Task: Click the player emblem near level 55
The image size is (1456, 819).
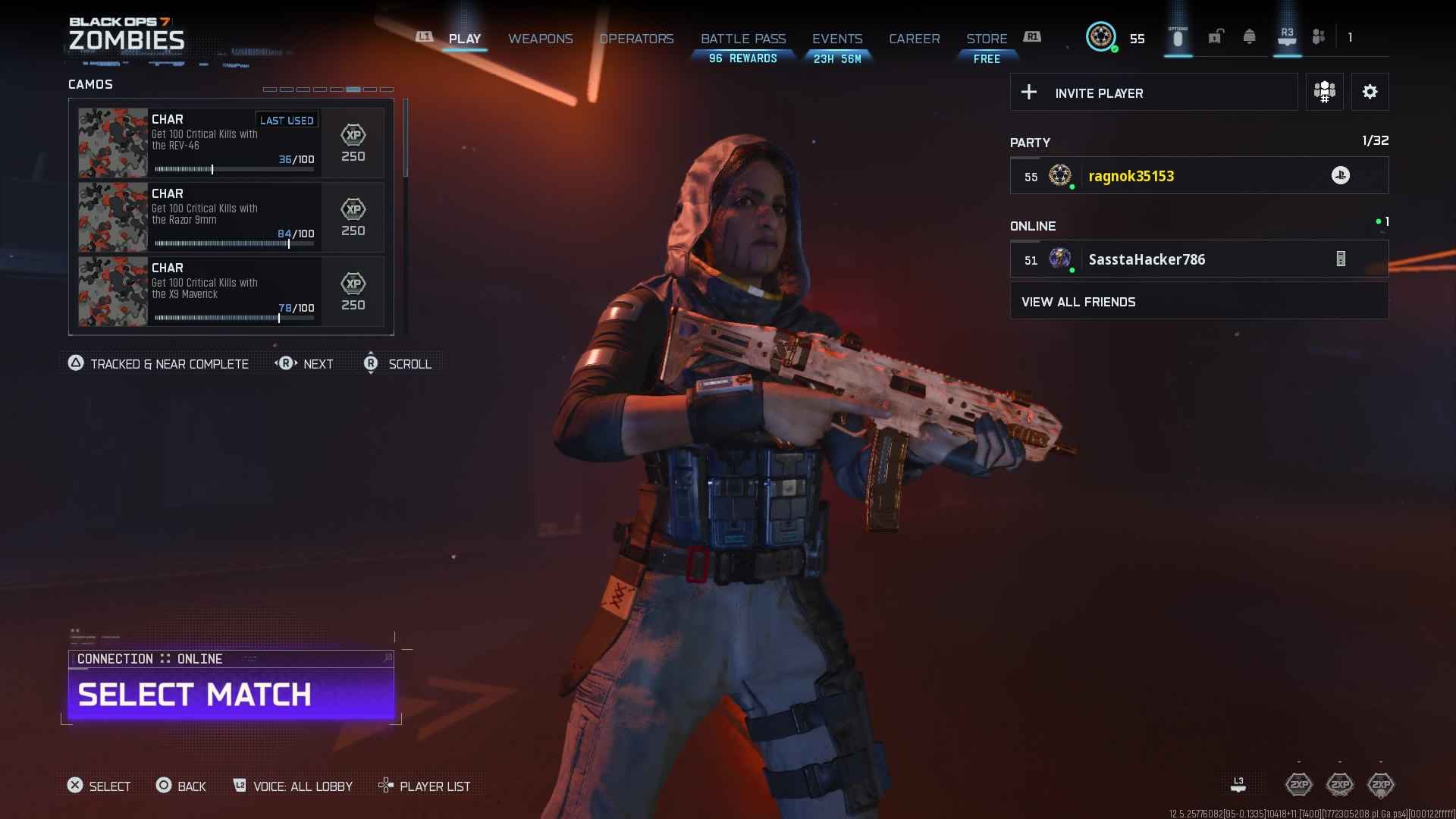Action: pyautogui.click(x=1100, y=37)
